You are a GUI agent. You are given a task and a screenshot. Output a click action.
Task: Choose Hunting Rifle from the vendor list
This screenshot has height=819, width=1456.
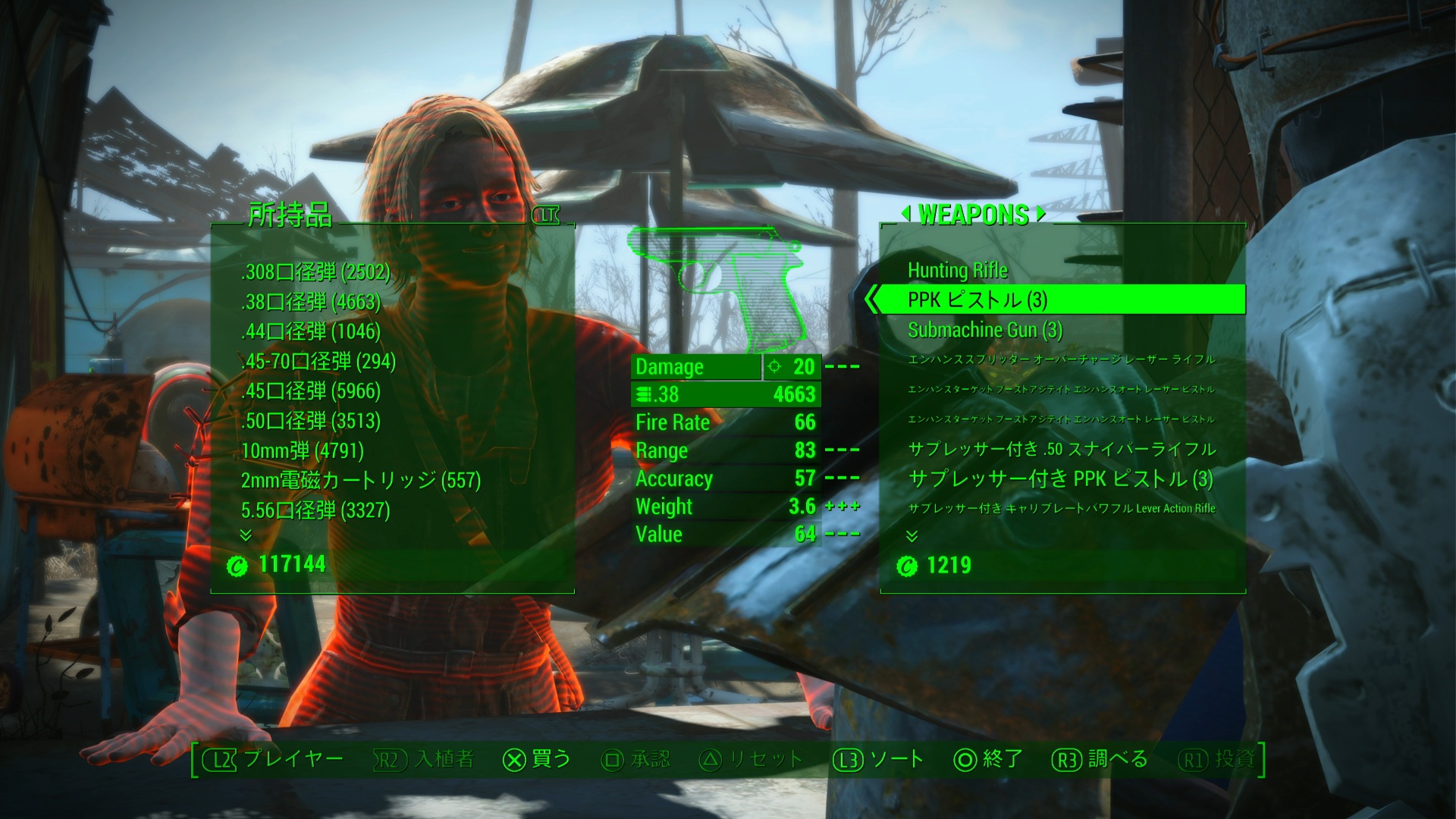pos(958,271)
